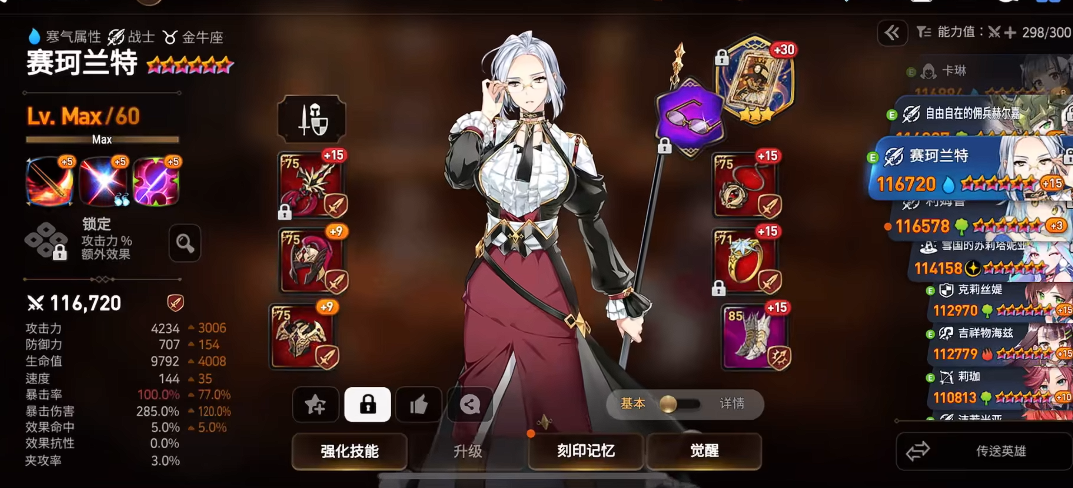Mark hero with the star favorite icon

click(x=316, y=404)
